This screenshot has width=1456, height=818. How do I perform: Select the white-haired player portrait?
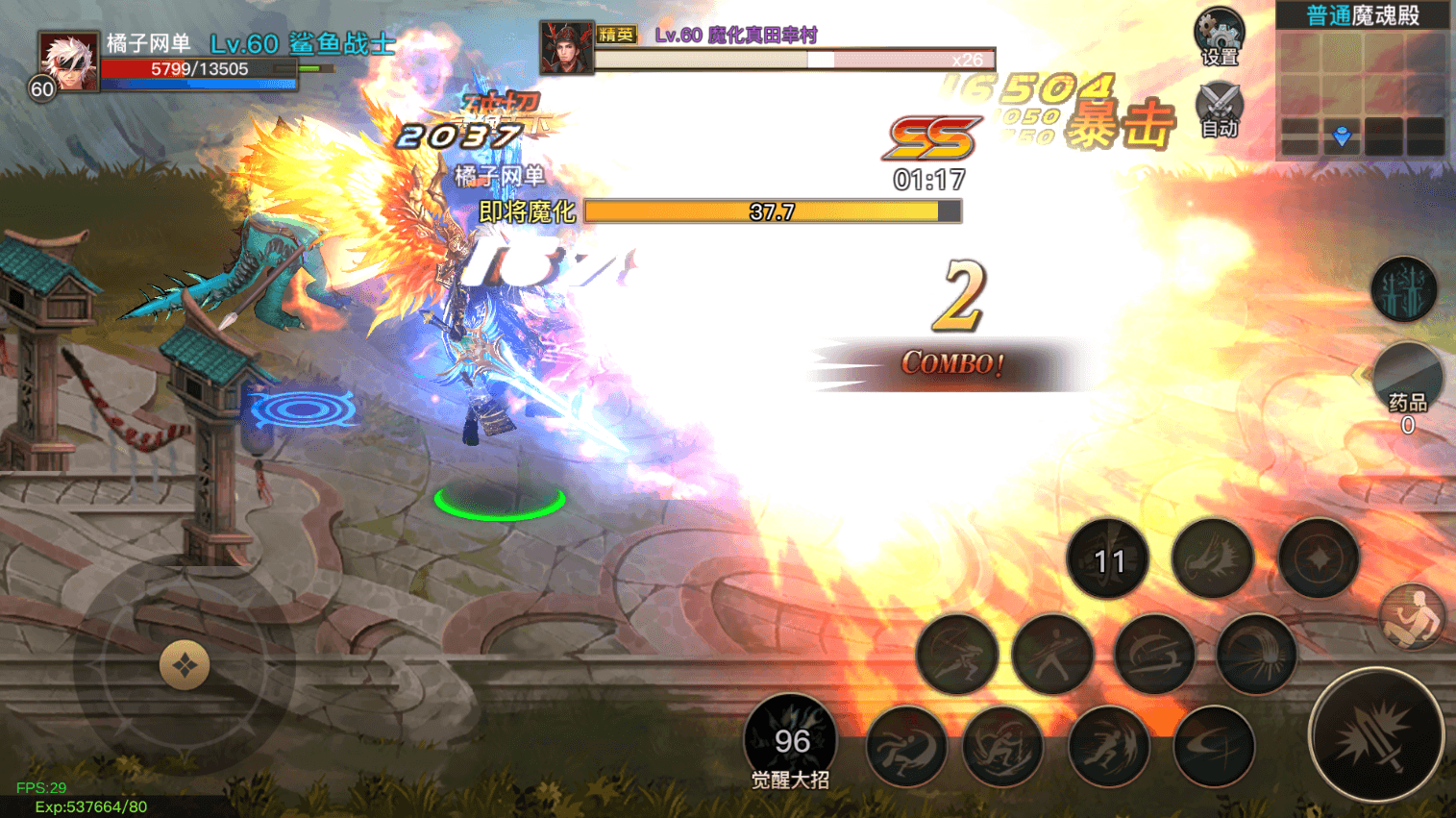[68, 62]
